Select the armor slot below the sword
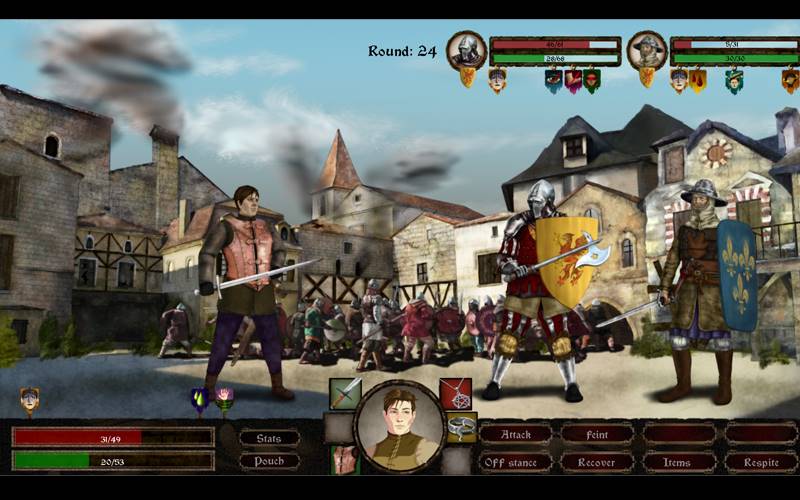 pyautogui.click(x=345, y=460)
